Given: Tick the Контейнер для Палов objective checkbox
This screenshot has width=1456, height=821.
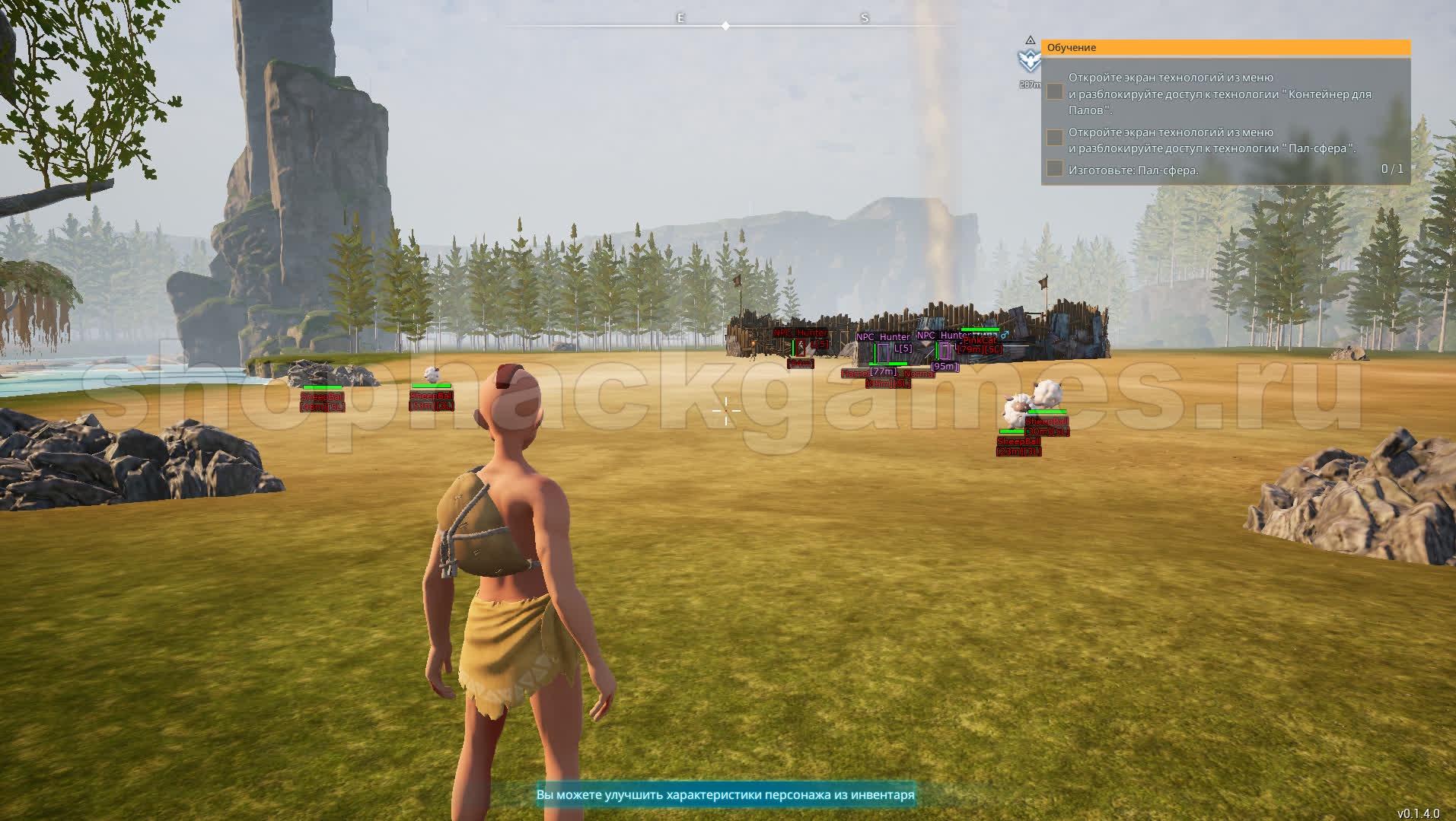Looking at the screenshot, I should click(x=1054, y=92).
